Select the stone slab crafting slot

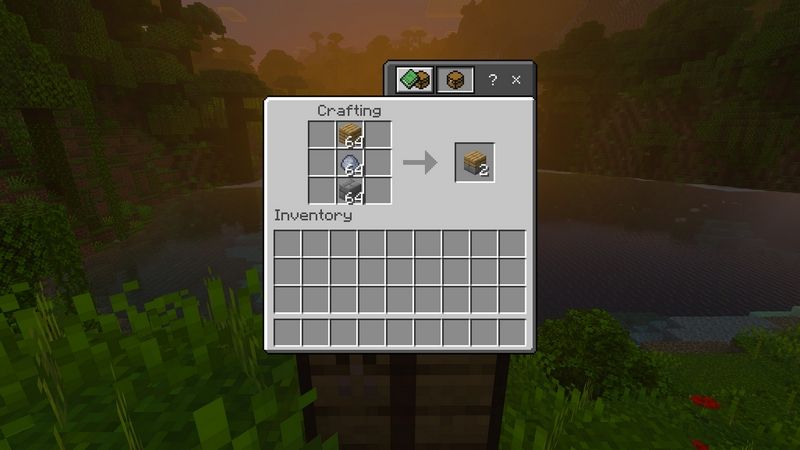click(x=350, y=190)
